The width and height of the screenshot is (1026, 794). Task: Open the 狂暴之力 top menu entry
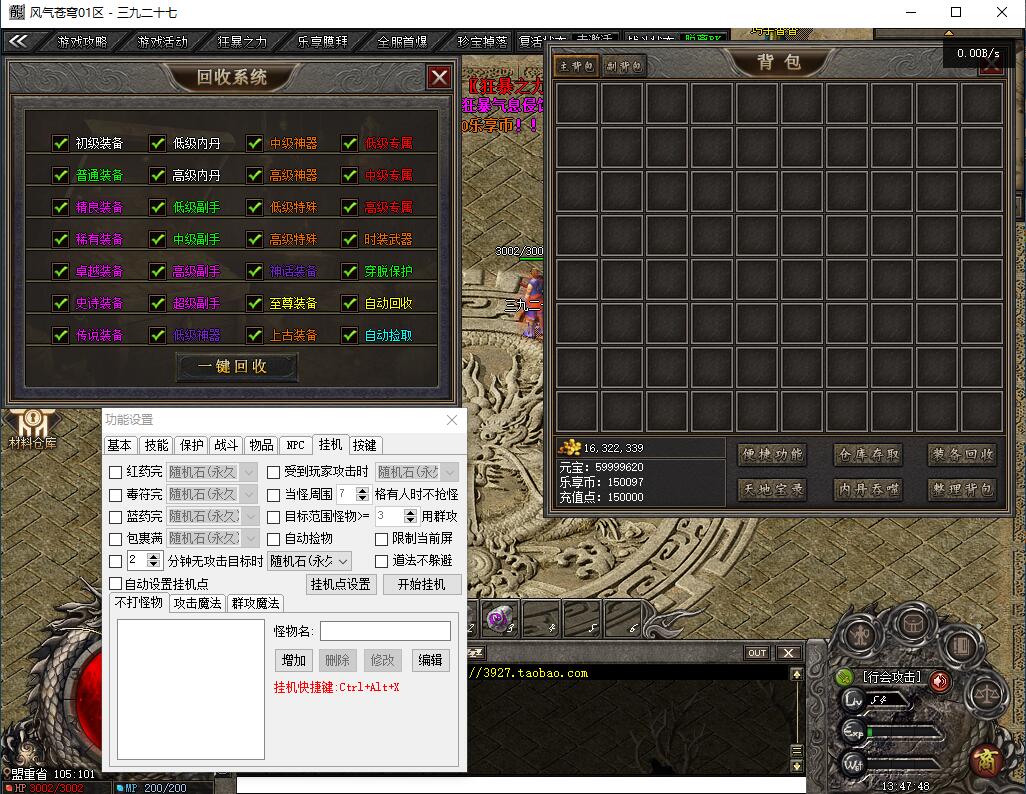(242, 42)
